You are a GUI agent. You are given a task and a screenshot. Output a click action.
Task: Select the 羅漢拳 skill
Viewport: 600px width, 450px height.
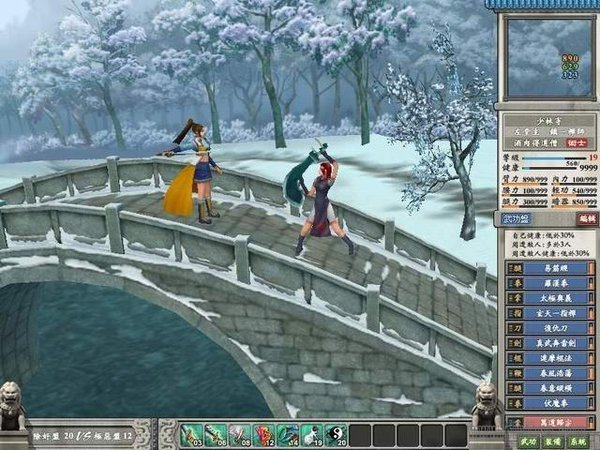551,282
